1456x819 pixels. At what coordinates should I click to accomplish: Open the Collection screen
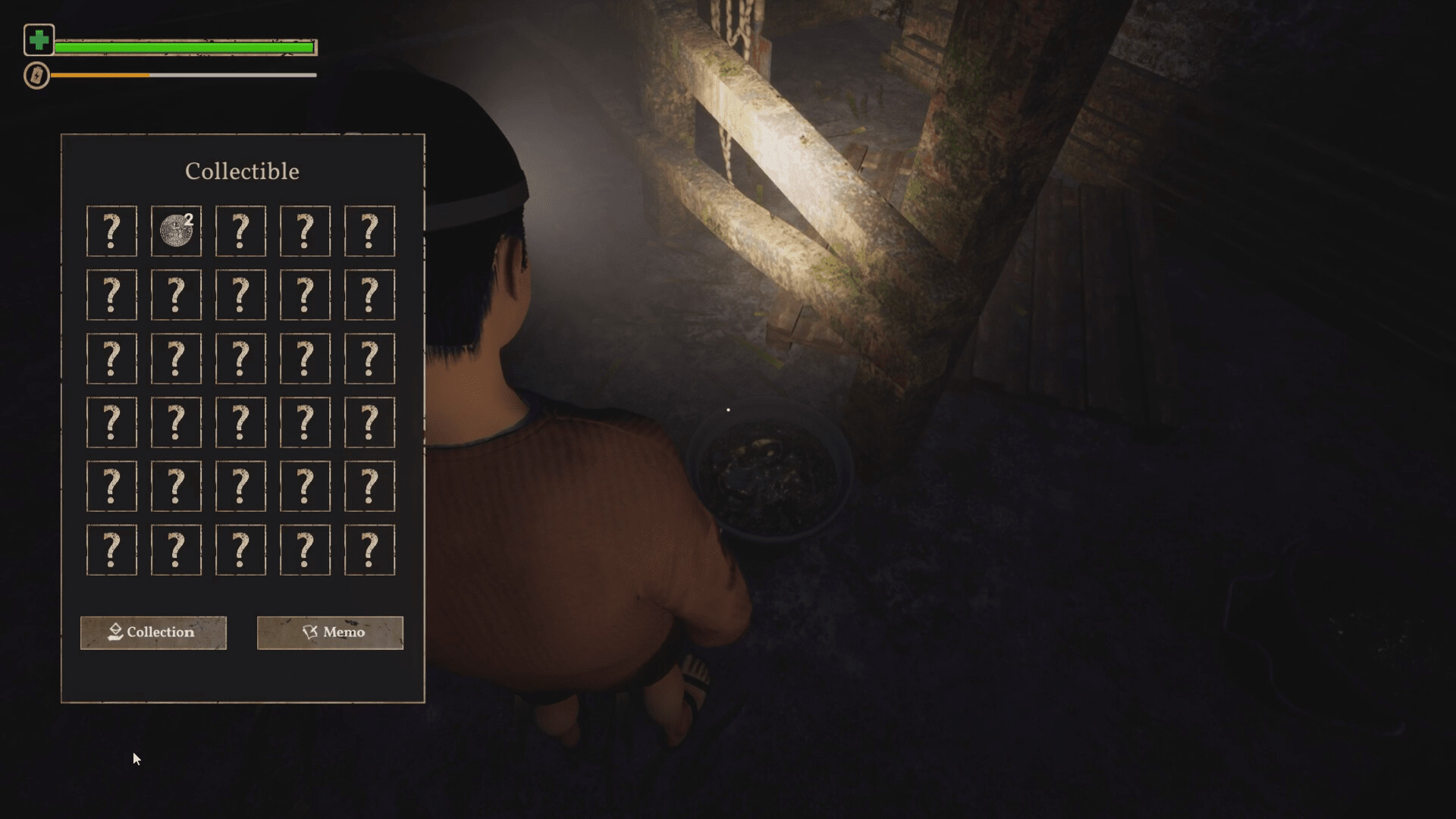click(x=153, y=632)
